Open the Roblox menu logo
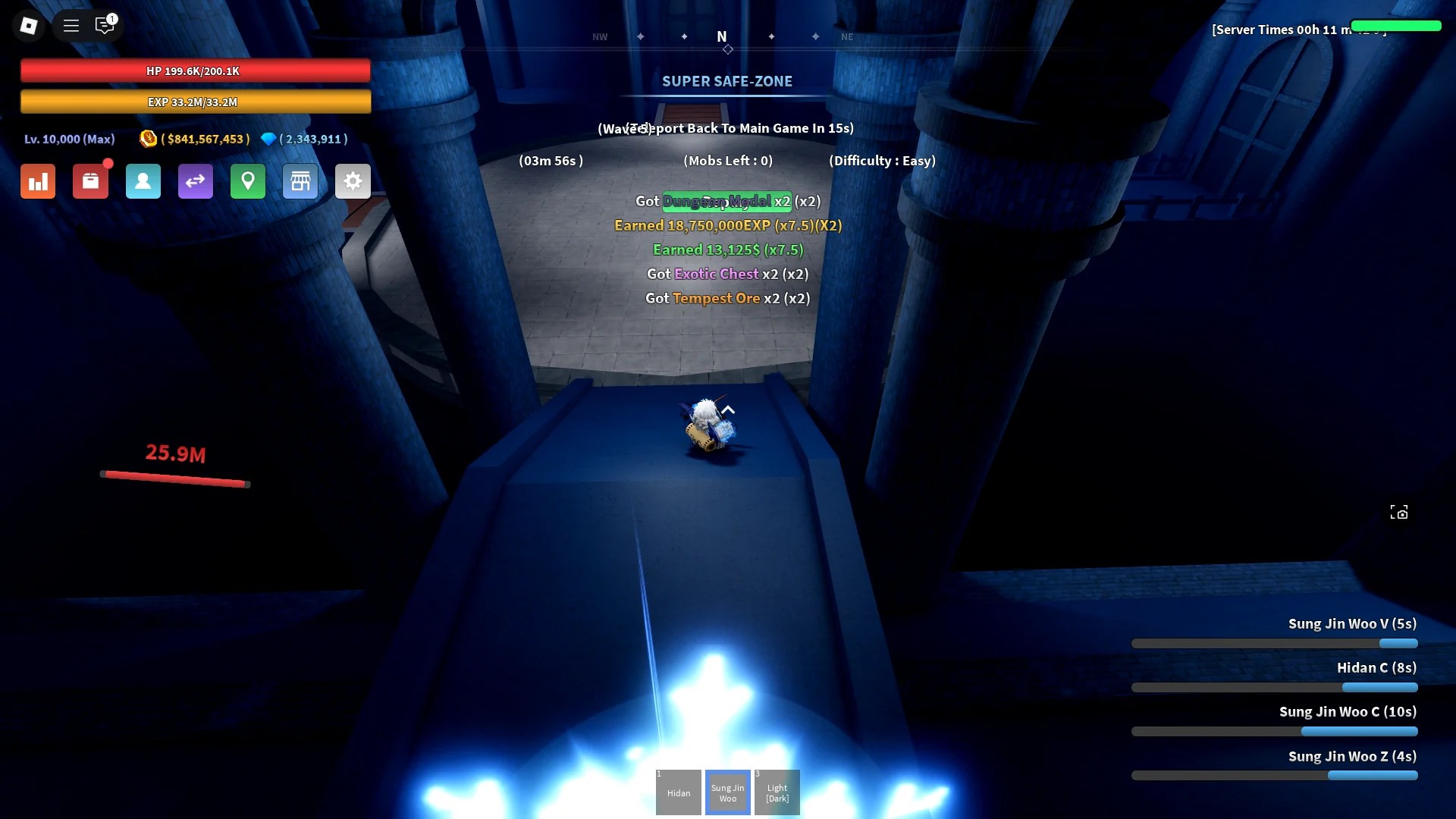 [x=29, y=25]
